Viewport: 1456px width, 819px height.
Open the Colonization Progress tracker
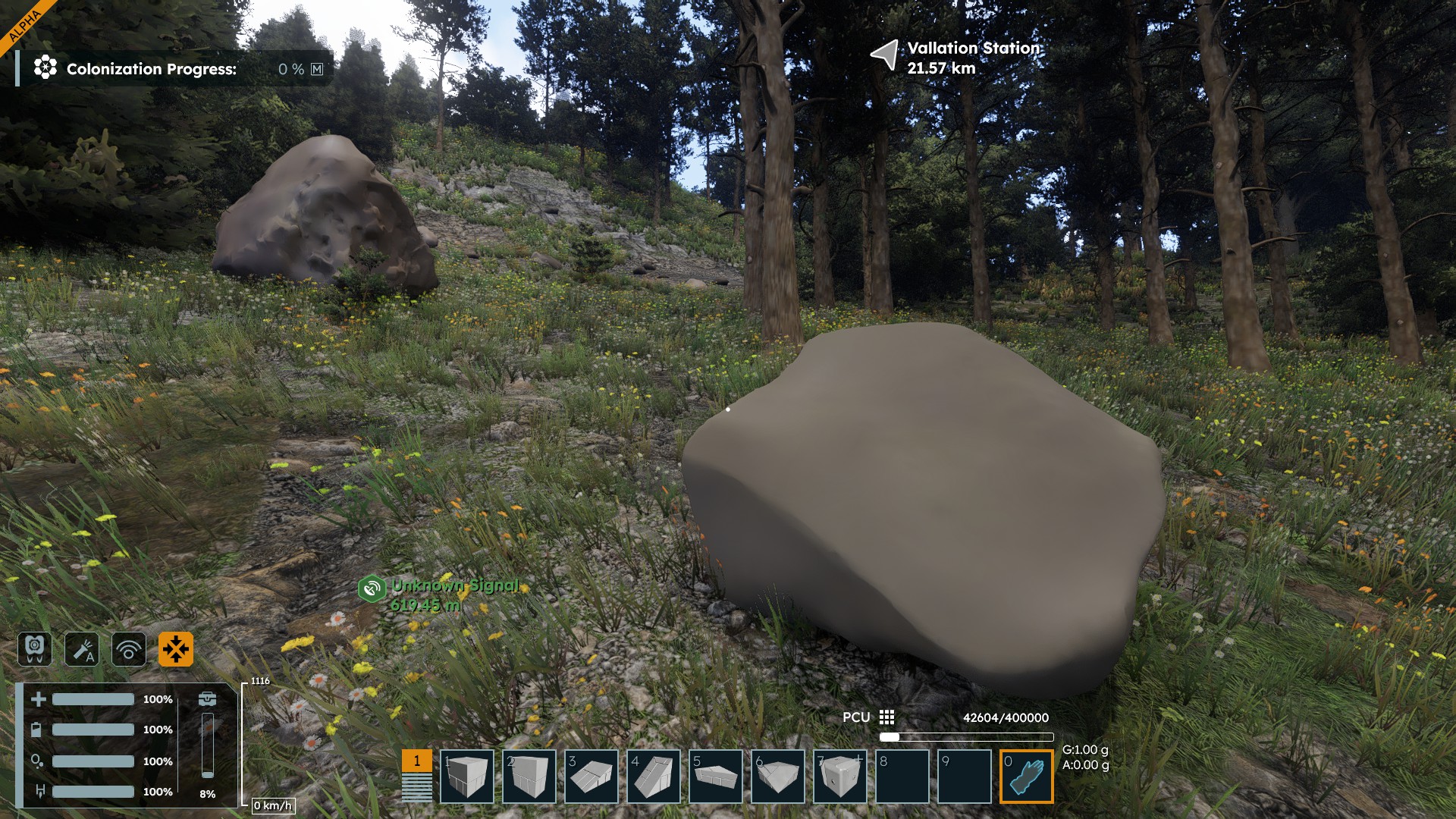click(x=152, y=69)
